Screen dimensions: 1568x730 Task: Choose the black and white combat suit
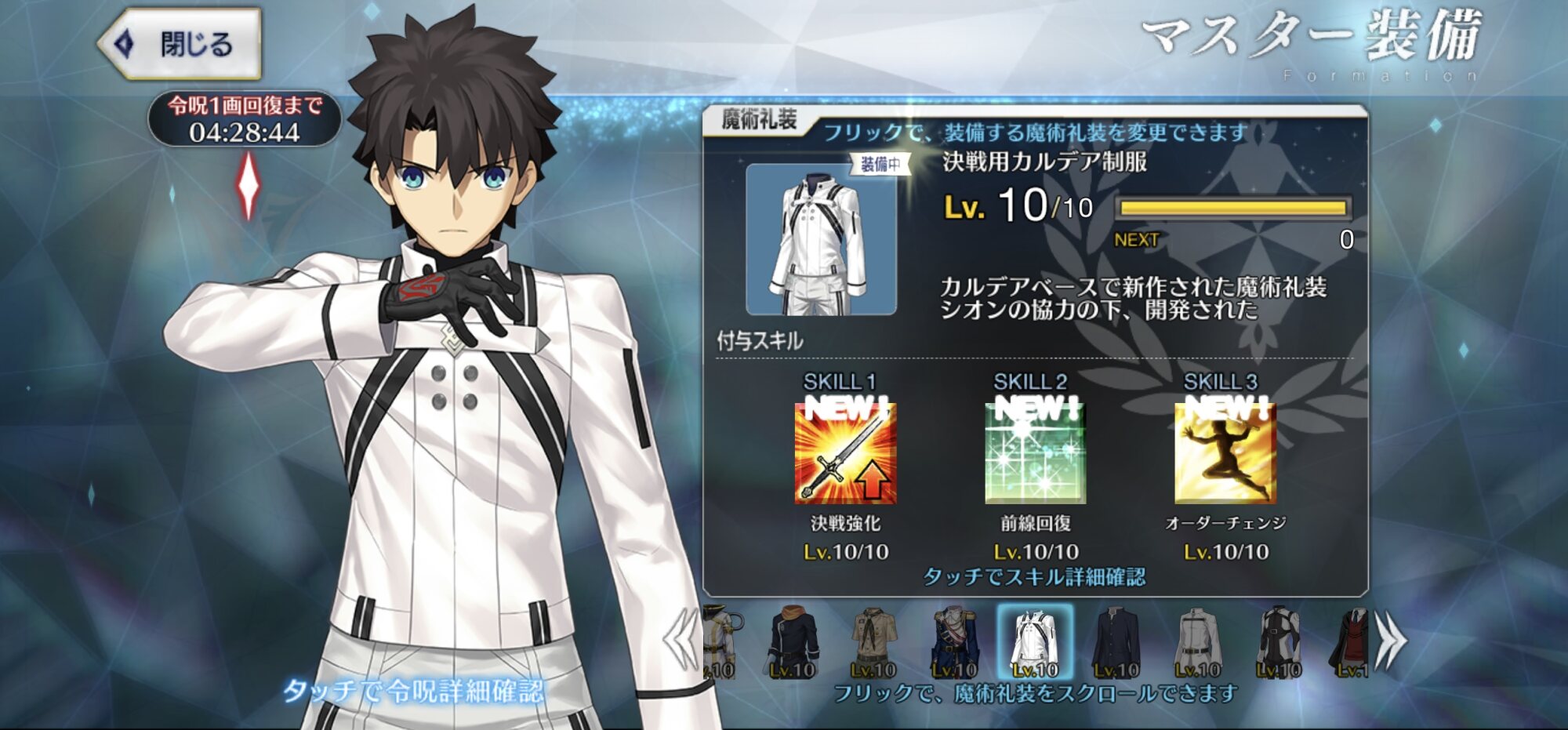coord(1278,642)
